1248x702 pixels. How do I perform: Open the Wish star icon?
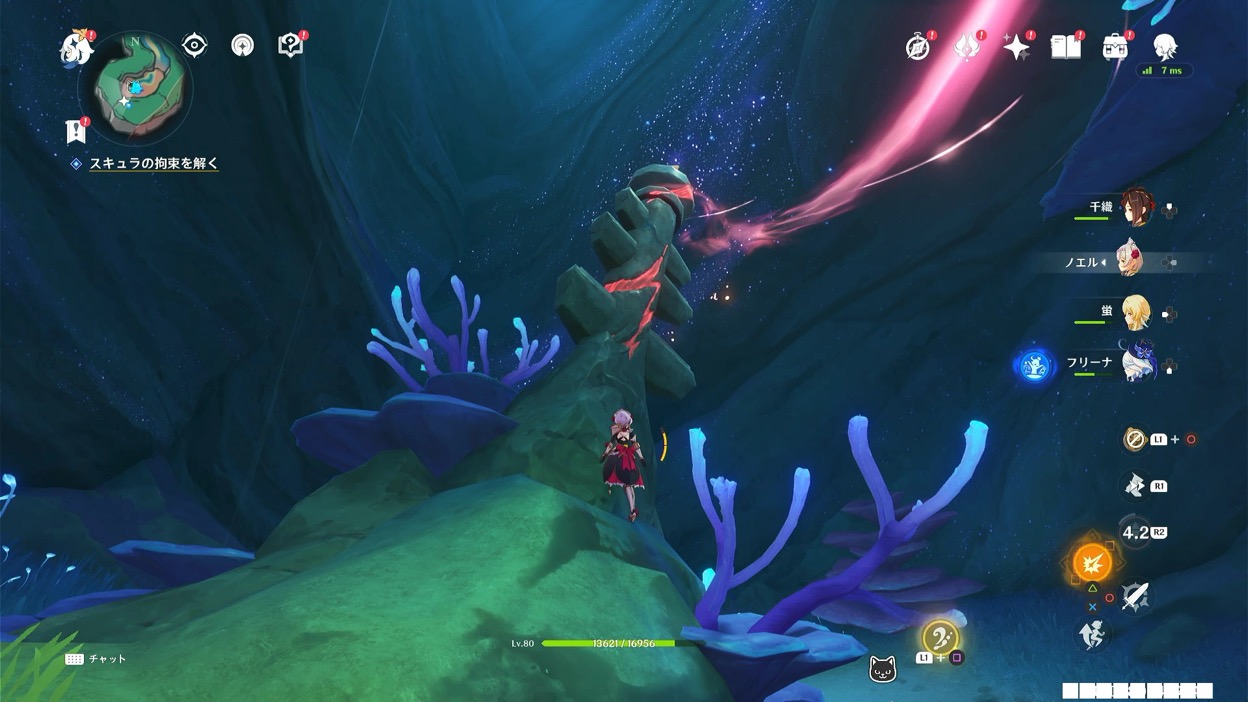coord(1017,47)
